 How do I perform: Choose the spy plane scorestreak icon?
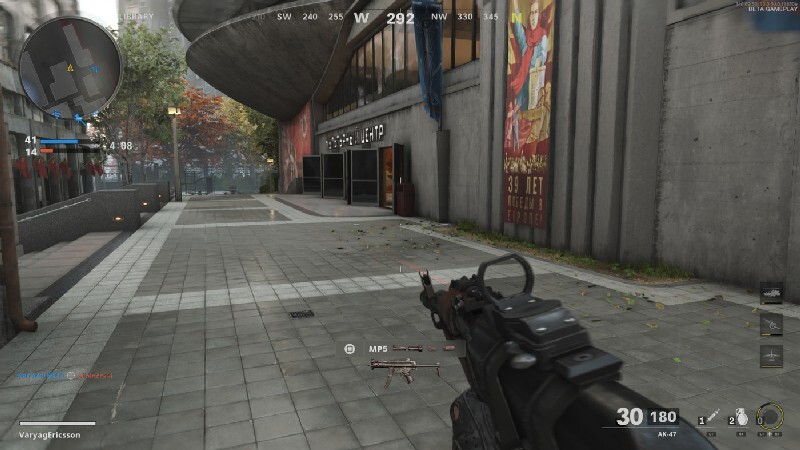(x=772, y=355)
